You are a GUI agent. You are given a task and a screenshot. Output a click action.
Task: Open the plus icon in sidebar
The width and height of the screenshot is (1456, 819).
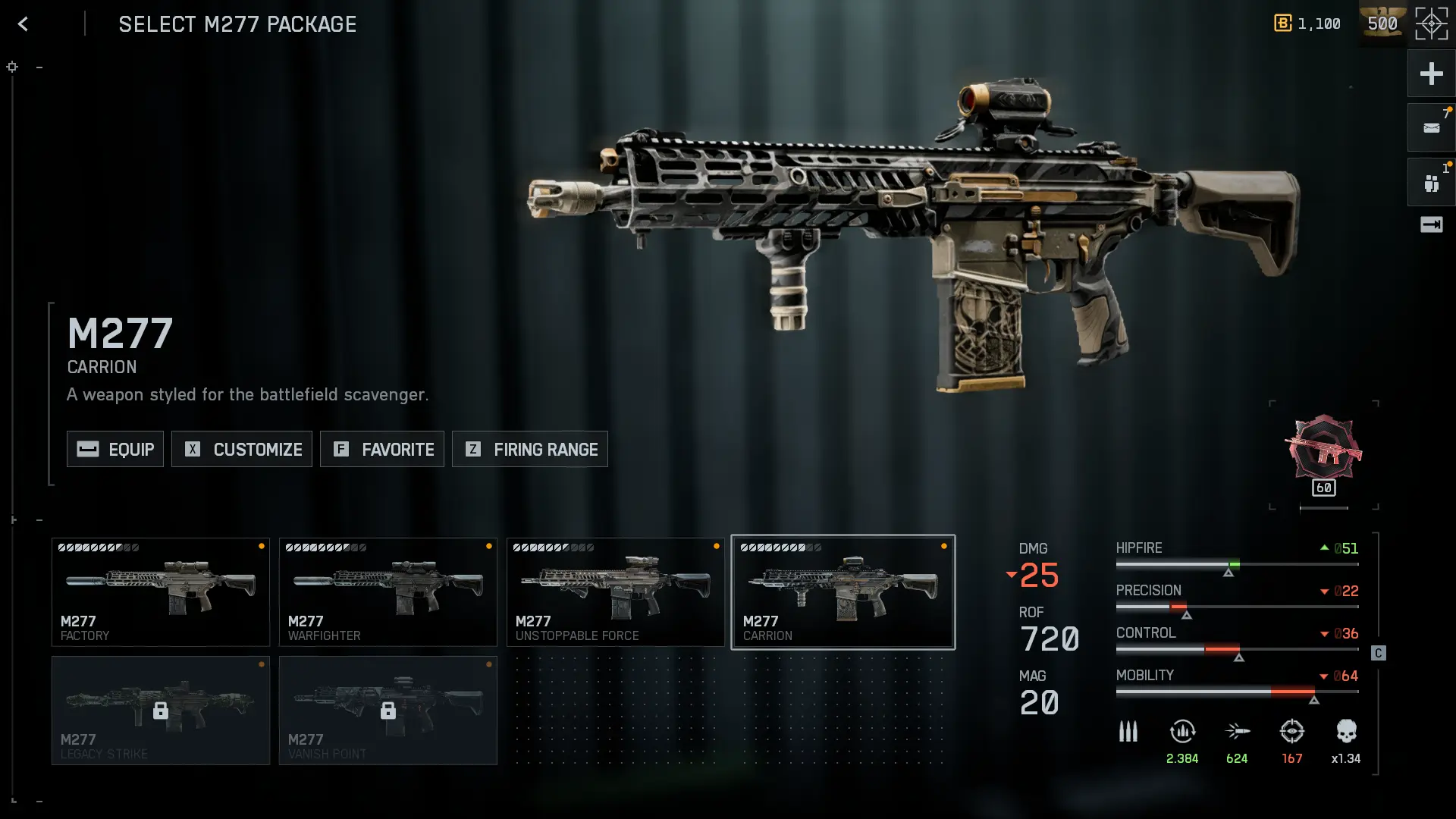[x=1431, y=74]
